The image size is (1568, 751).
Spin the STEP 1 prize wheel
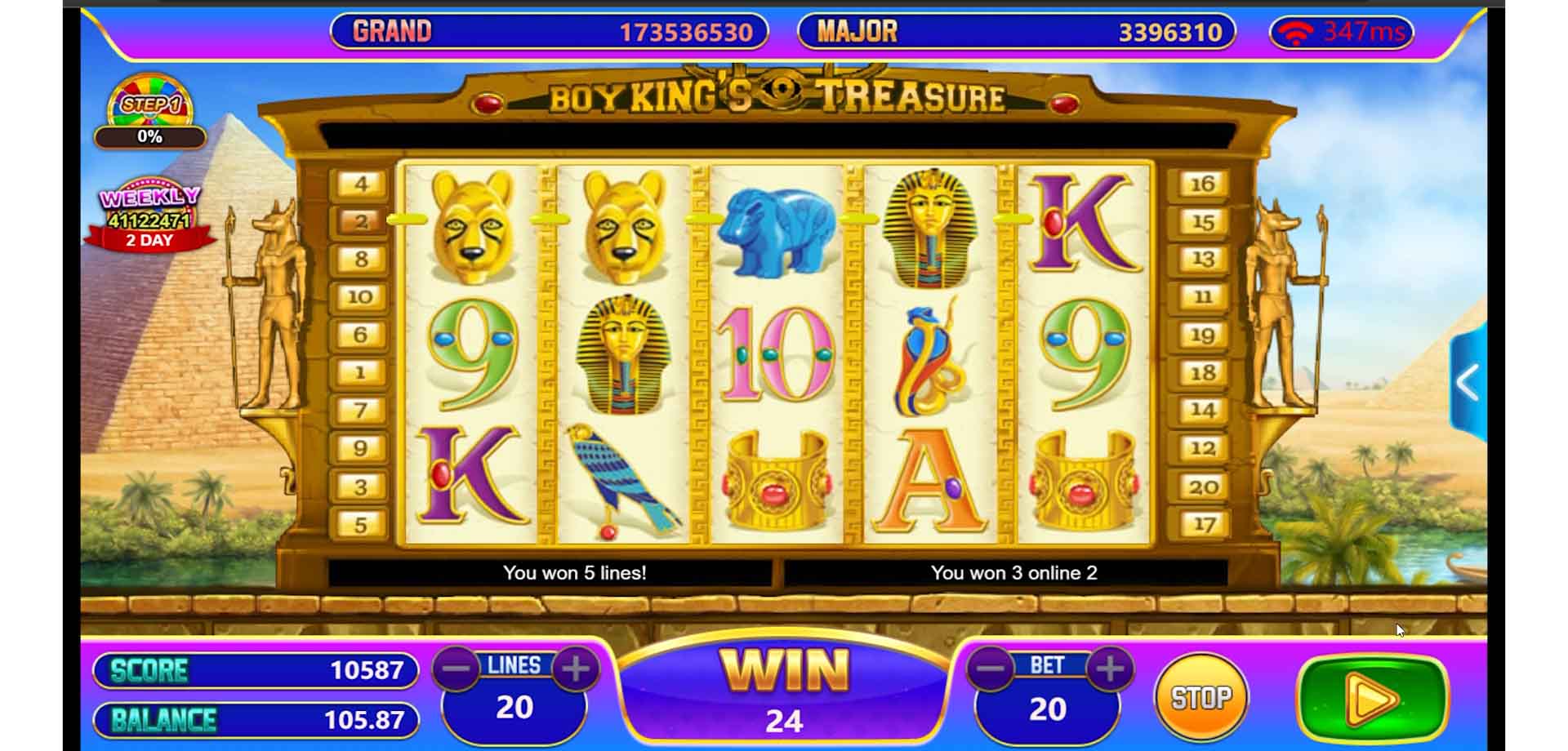[149, 100]
